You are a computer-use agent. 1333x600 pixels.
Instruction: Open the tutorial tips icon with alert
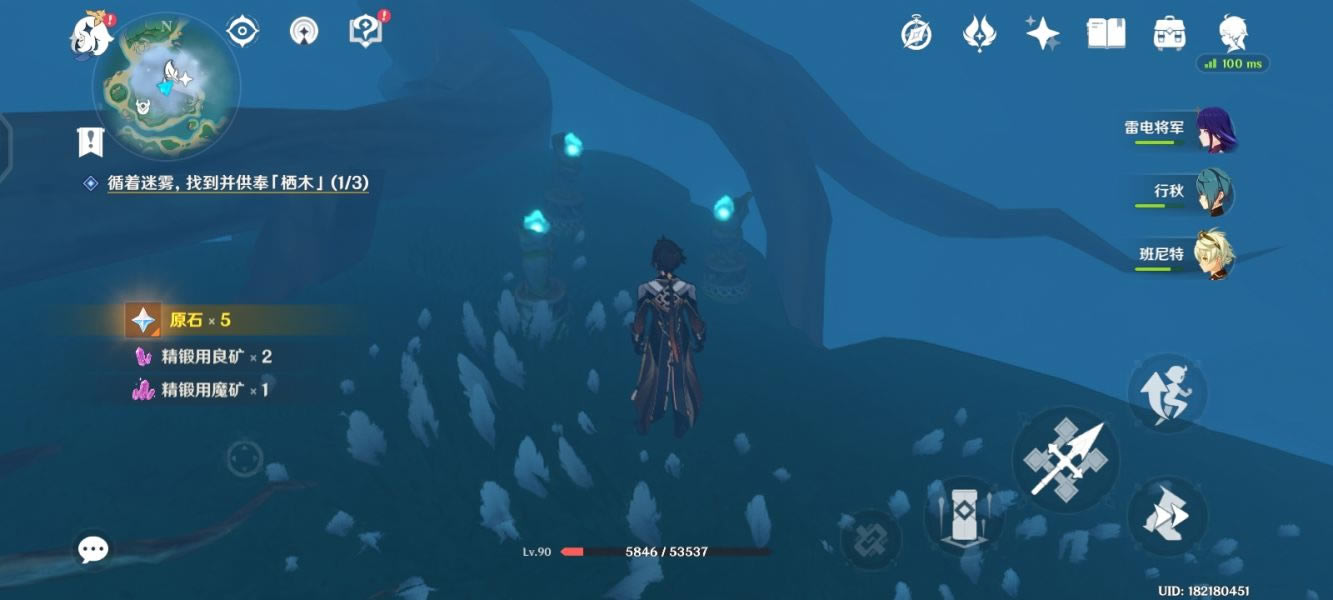click(x=367, y=31)
